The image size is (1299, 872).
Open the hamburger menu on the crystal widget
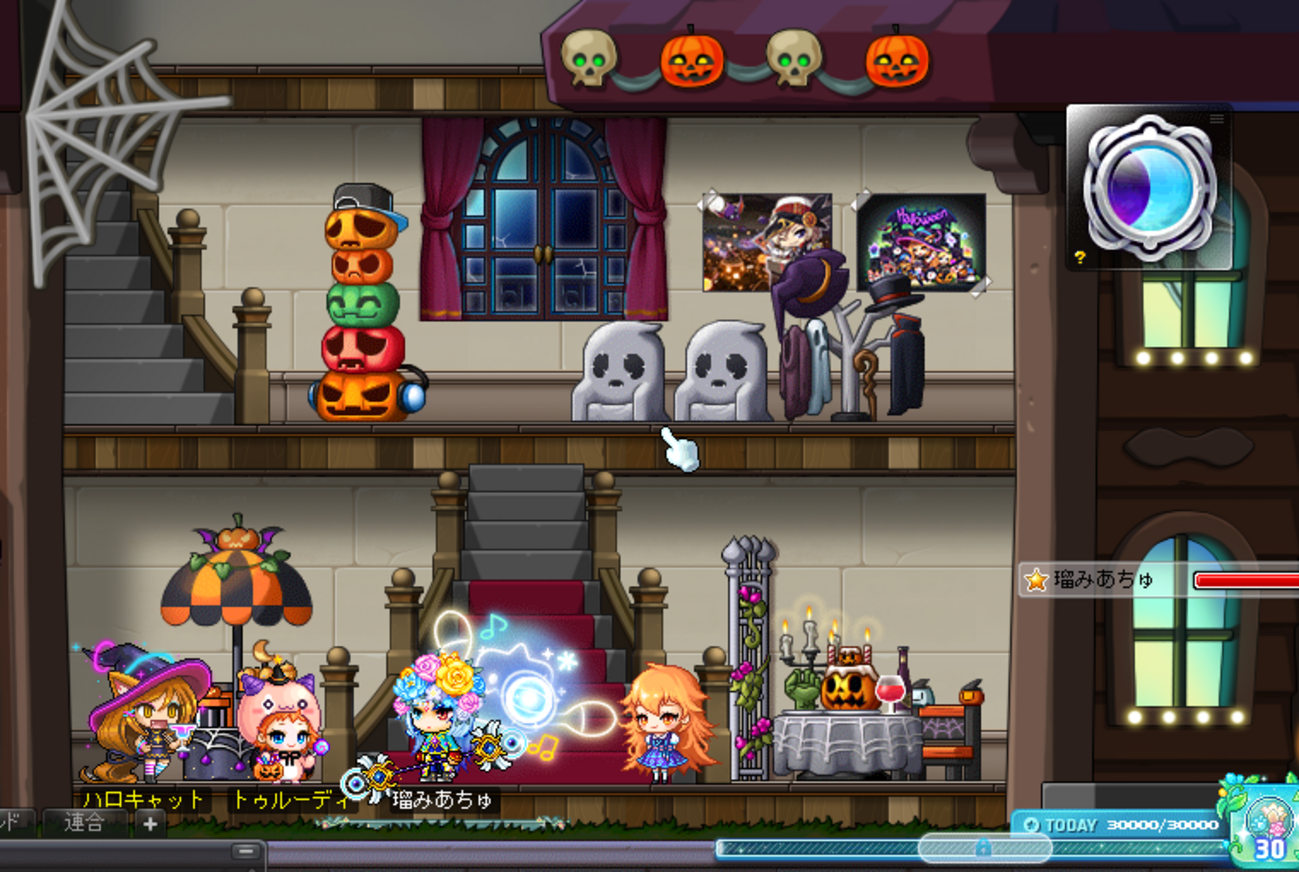coord(1217,118)
